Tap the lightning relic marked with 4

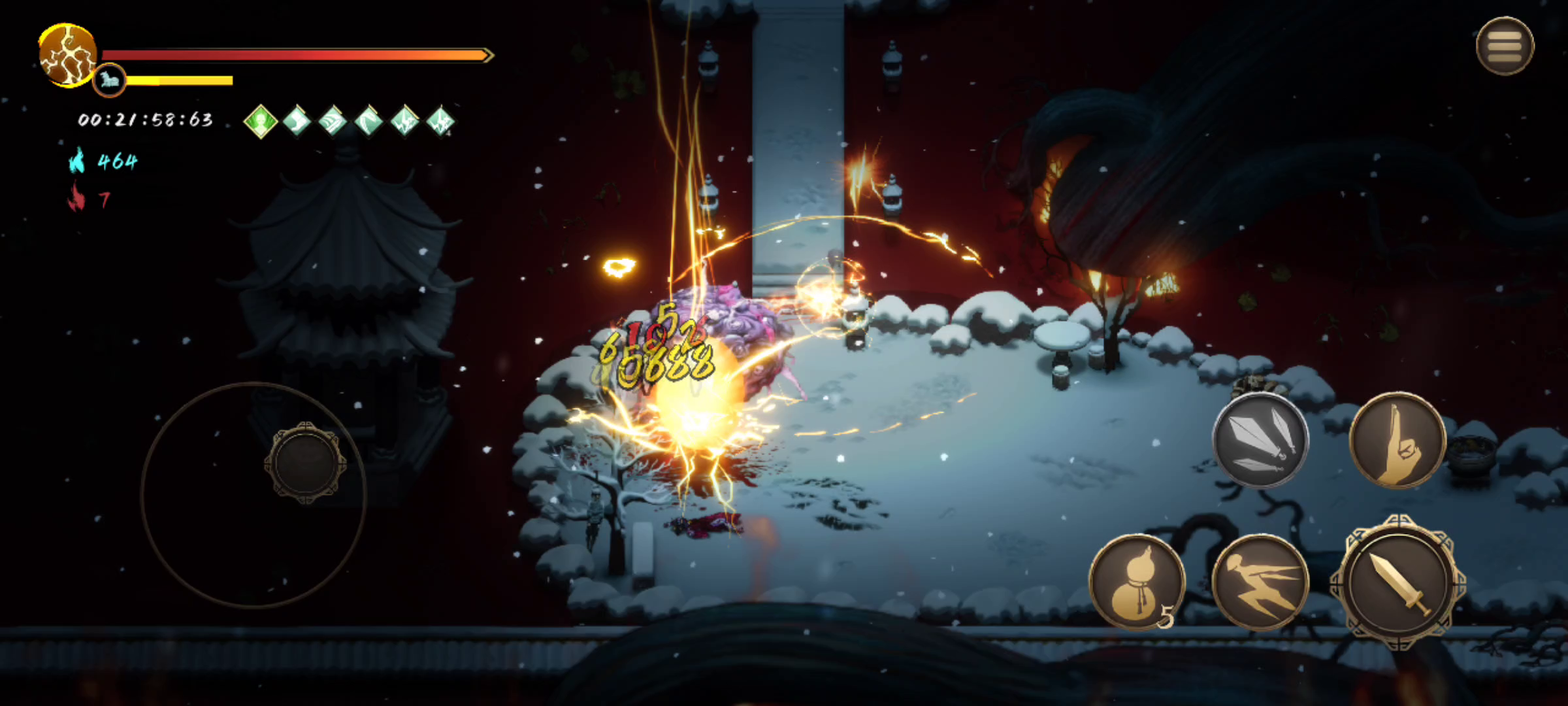[441, 122]
